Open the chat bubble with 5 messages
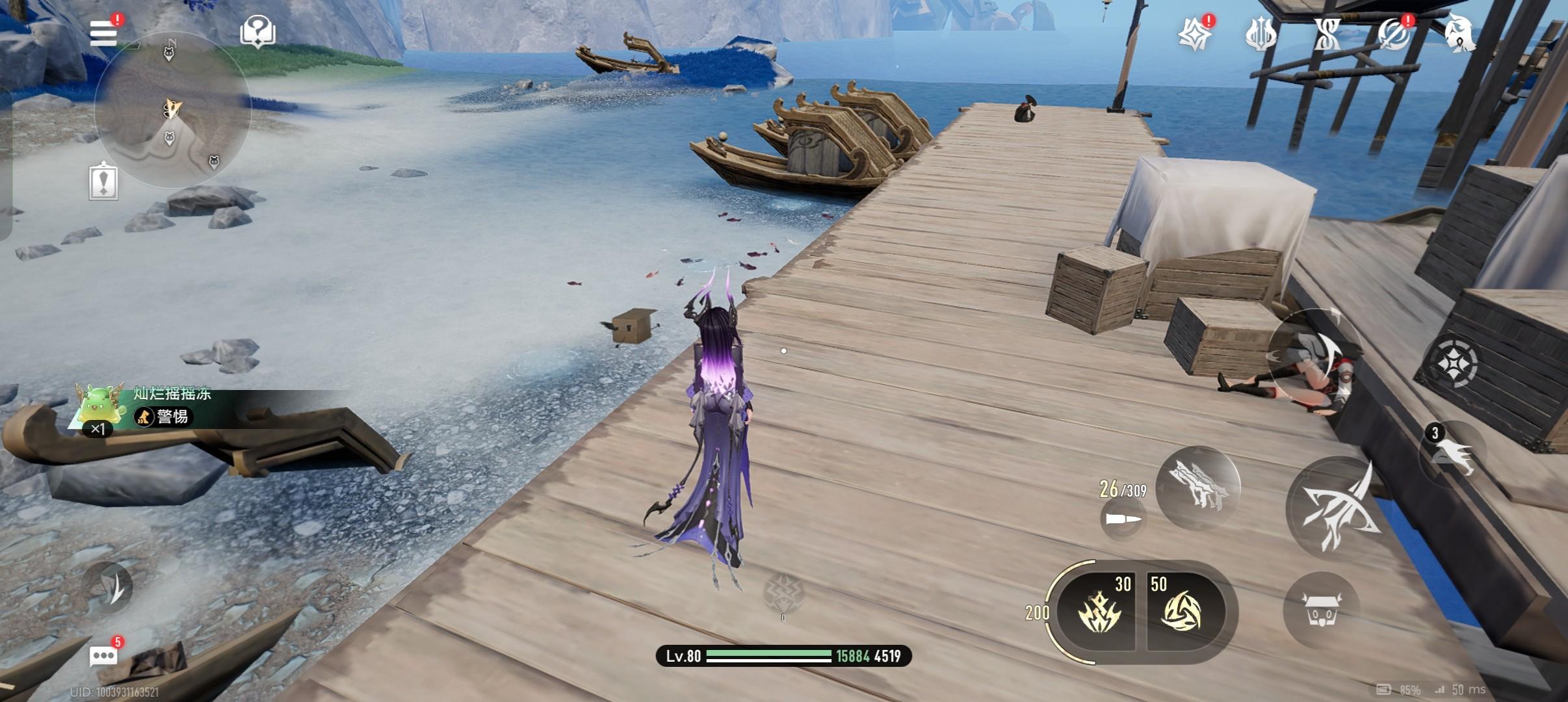 [103, 655]
